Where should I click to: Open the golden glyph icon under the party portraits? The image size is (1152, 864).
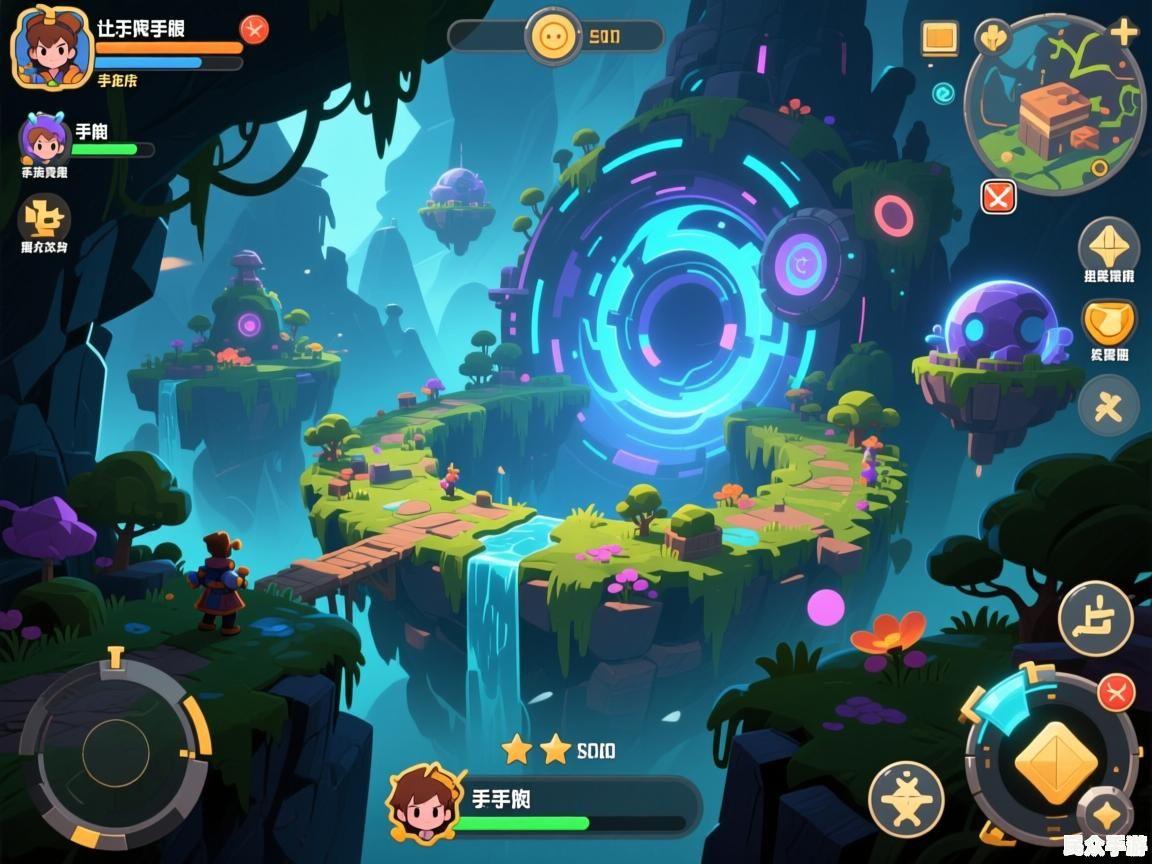point(45,217)
